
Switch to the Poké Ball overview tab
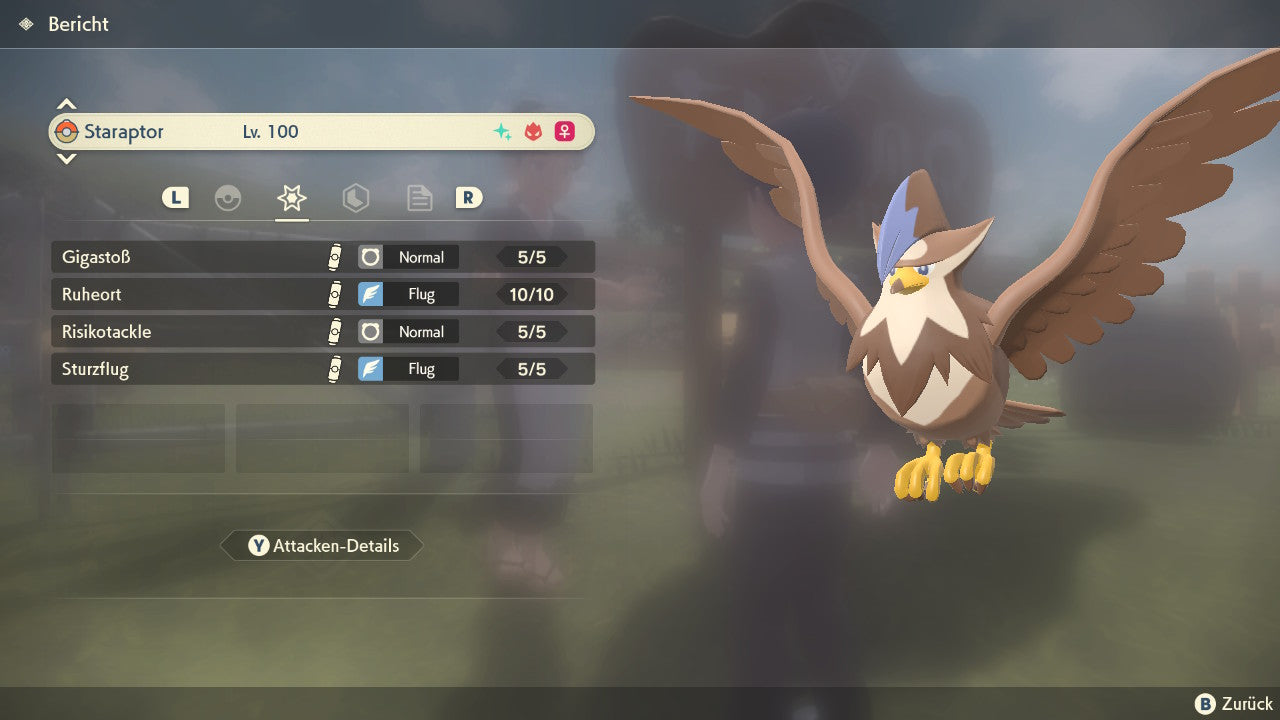point(228,198)
